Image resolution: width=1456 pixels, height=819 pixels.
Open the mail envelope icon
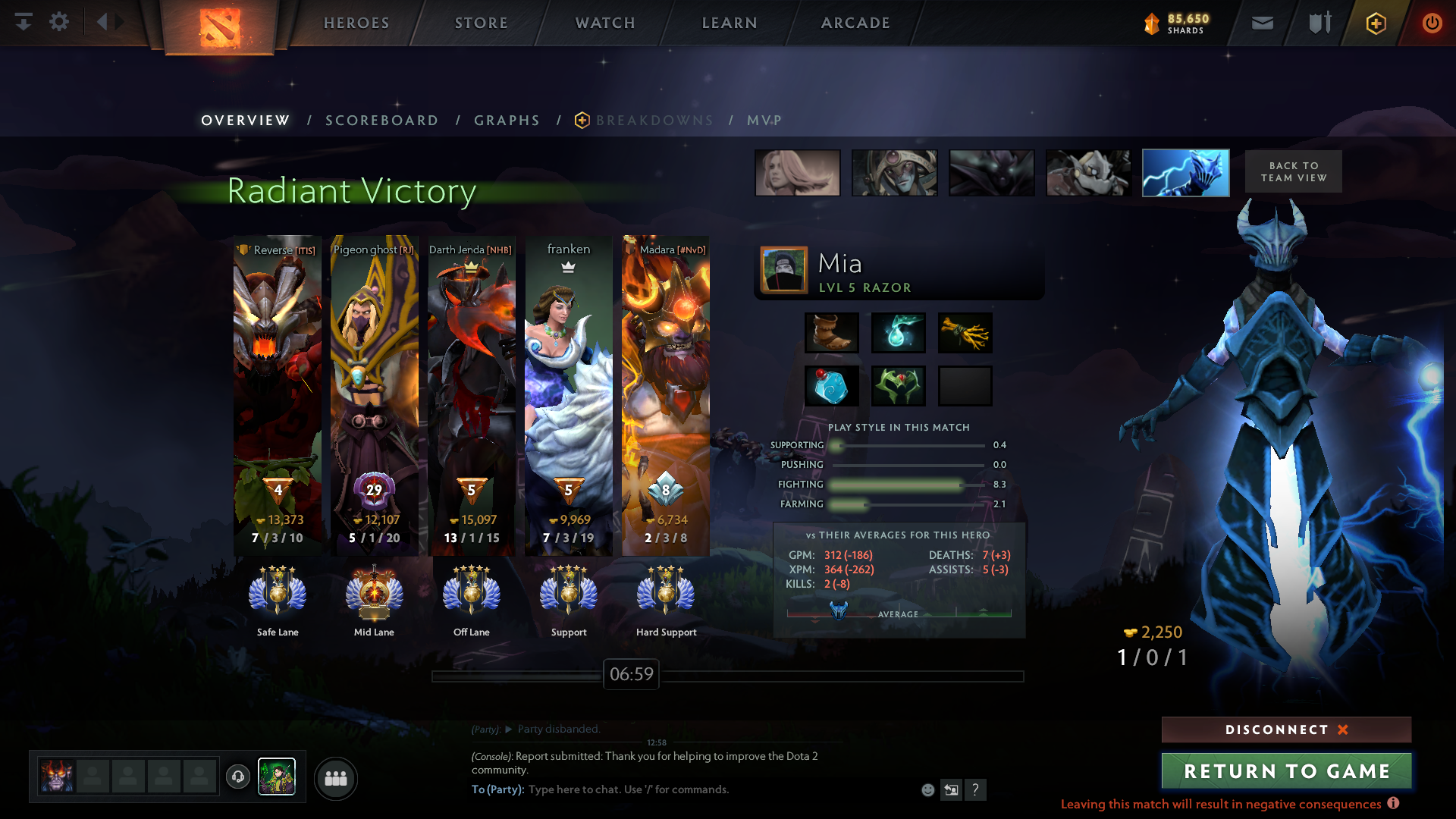1262,23
